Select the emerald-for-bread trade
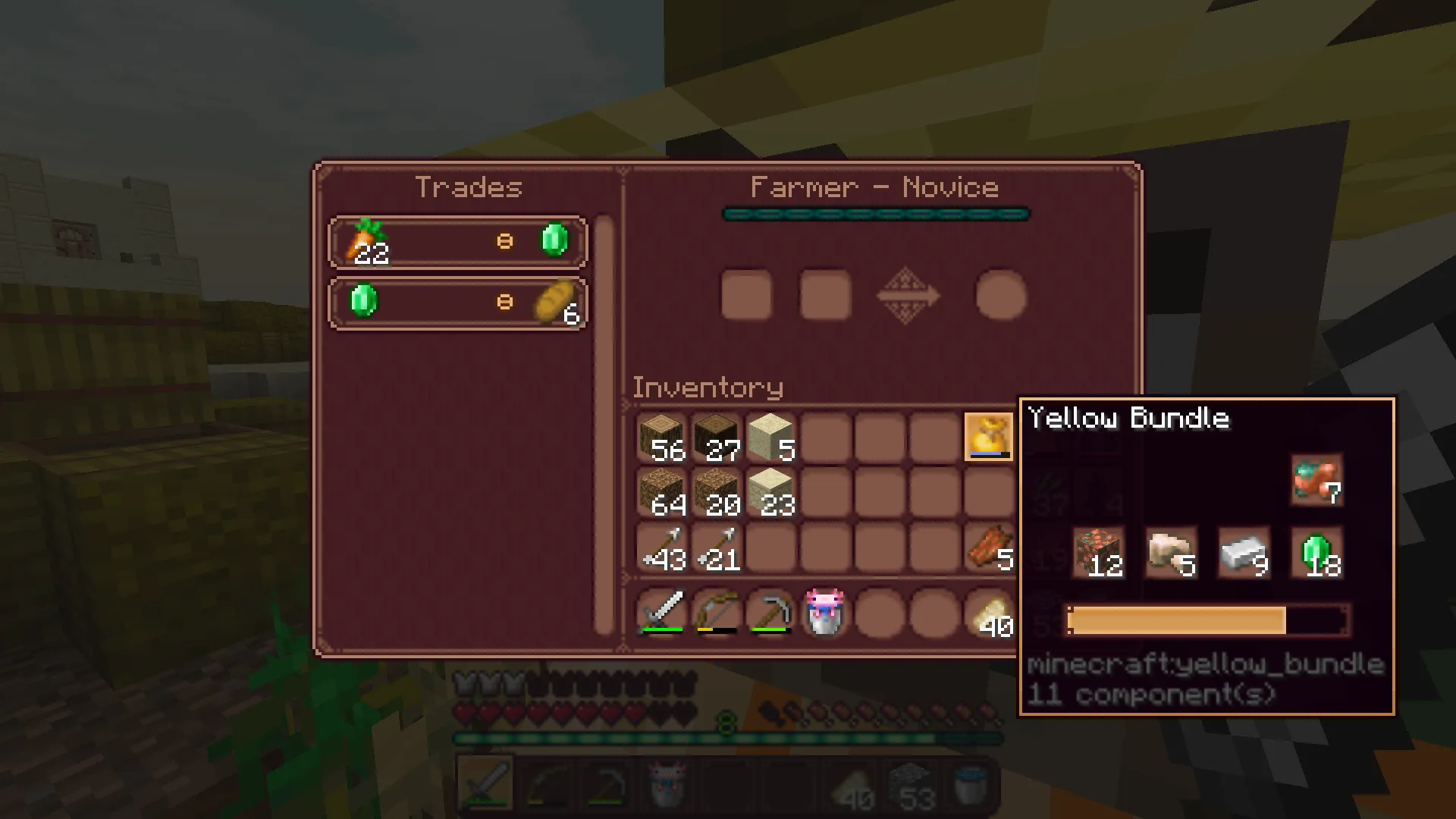 pos(457,303)
